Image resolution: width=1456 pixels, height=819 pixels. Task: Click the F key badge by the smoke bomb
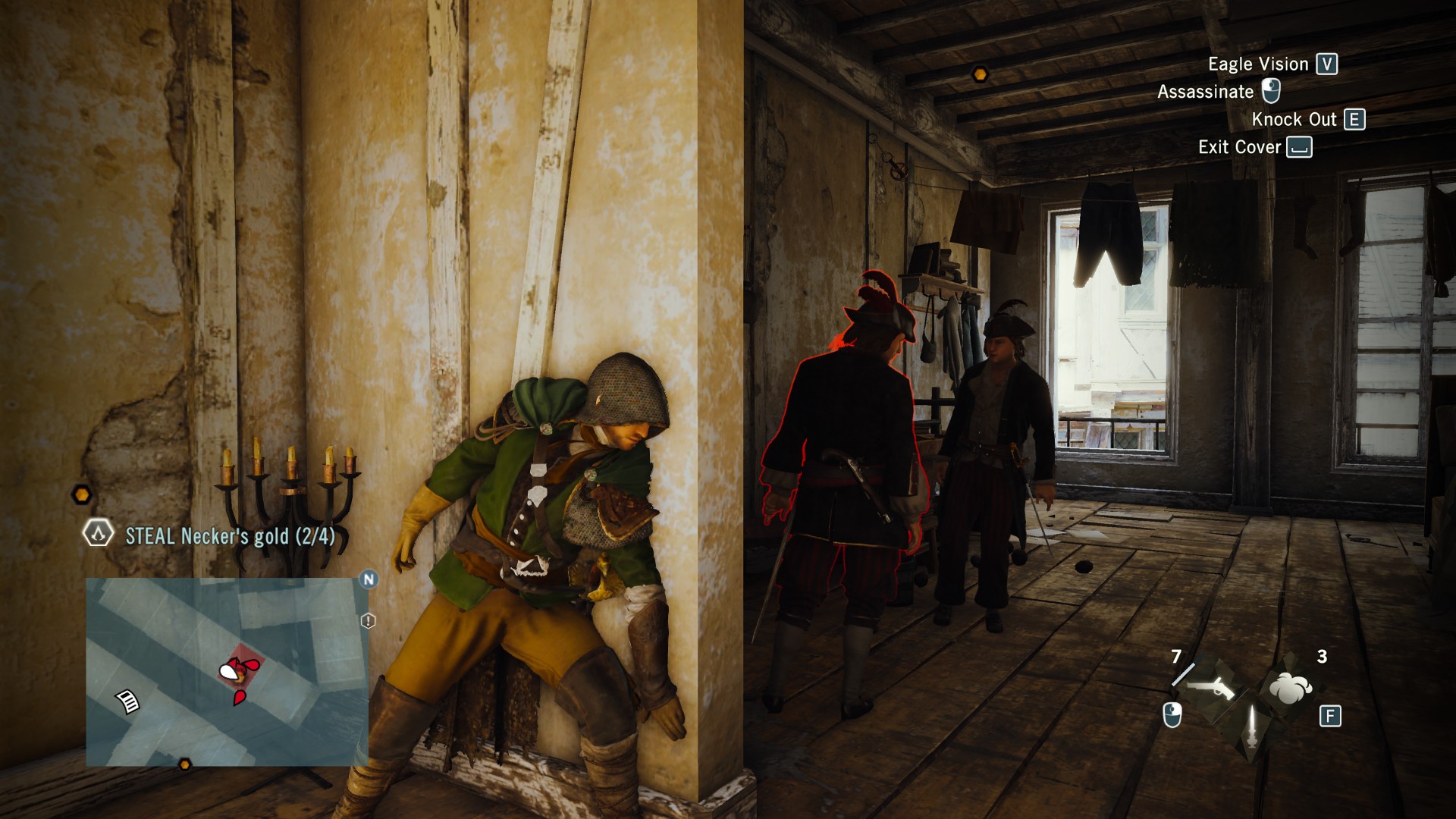click(x=1329, y=715)
